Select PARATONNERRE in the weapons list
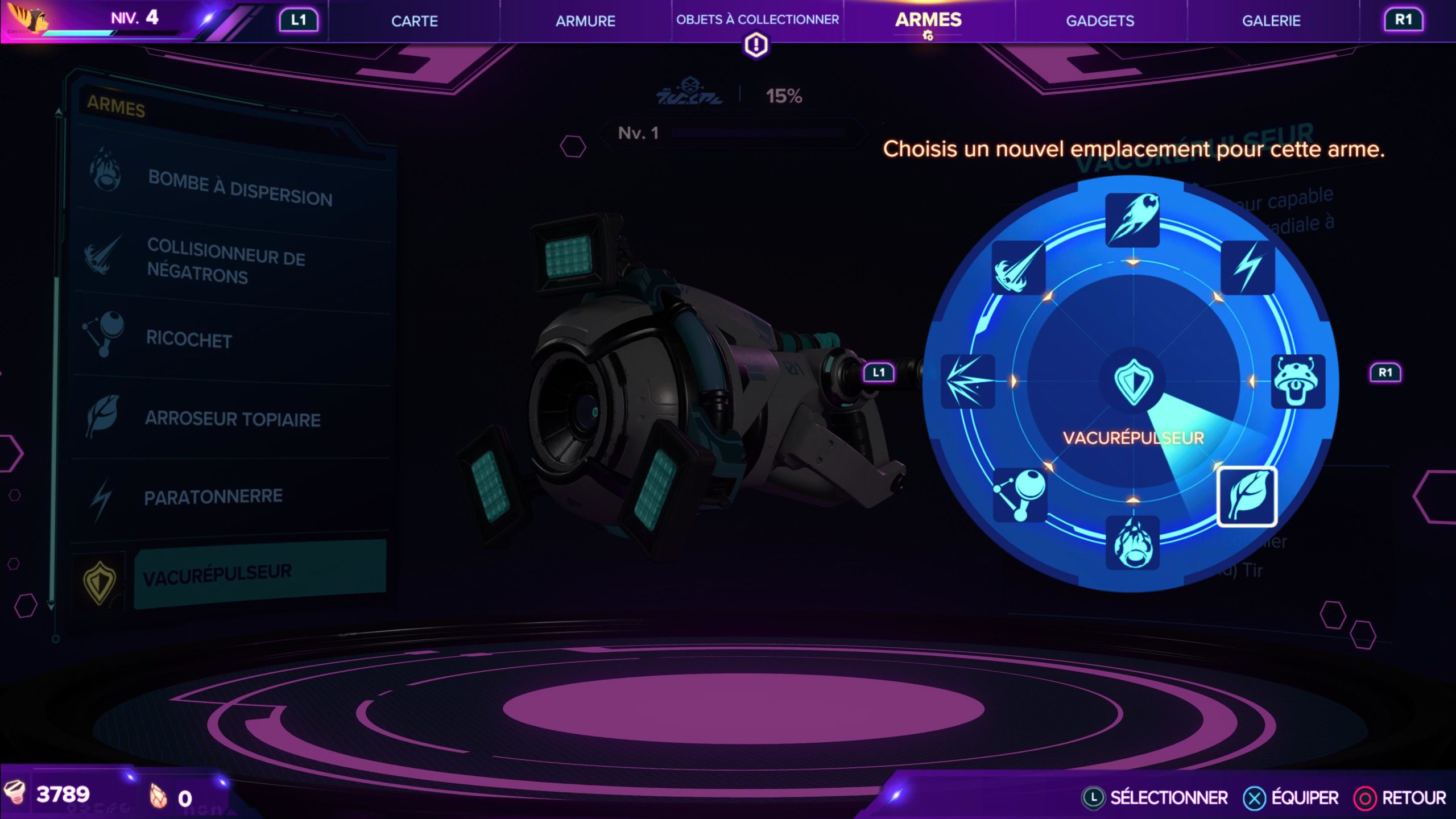Viewport: 1456px width, 819px height. tap(213, 497)
